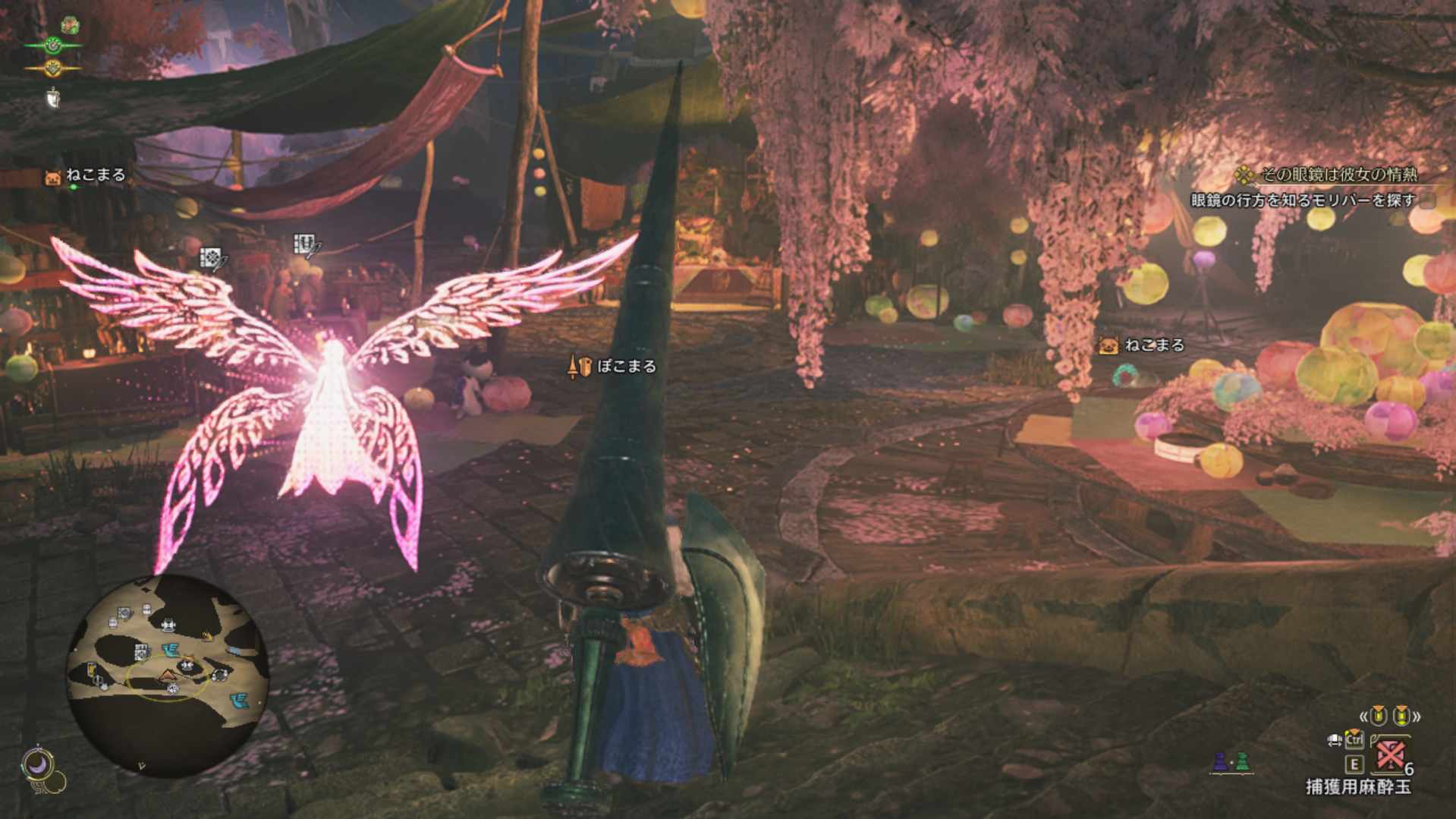Open the circular minimap
The height and width of the screenshot is (819, 1456).
167,676
